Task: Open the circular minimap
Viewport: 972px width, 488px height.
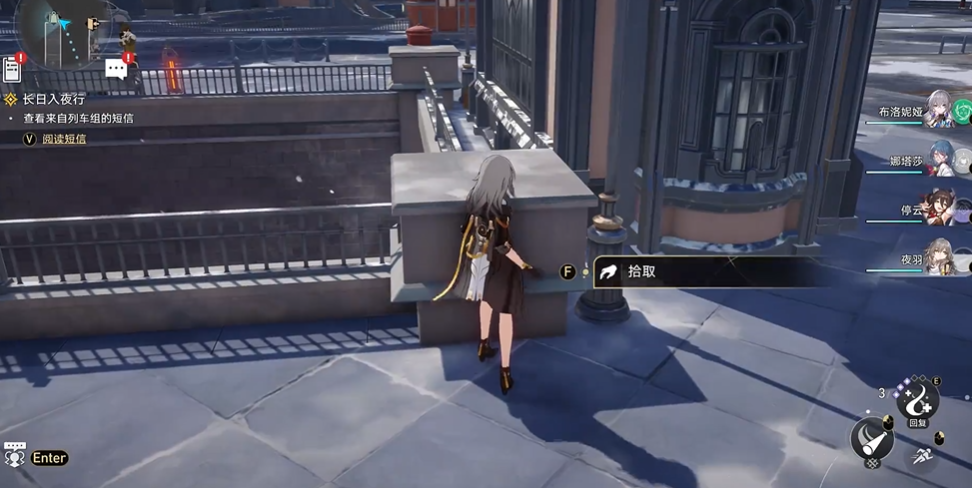Action: tap(57, 28)
